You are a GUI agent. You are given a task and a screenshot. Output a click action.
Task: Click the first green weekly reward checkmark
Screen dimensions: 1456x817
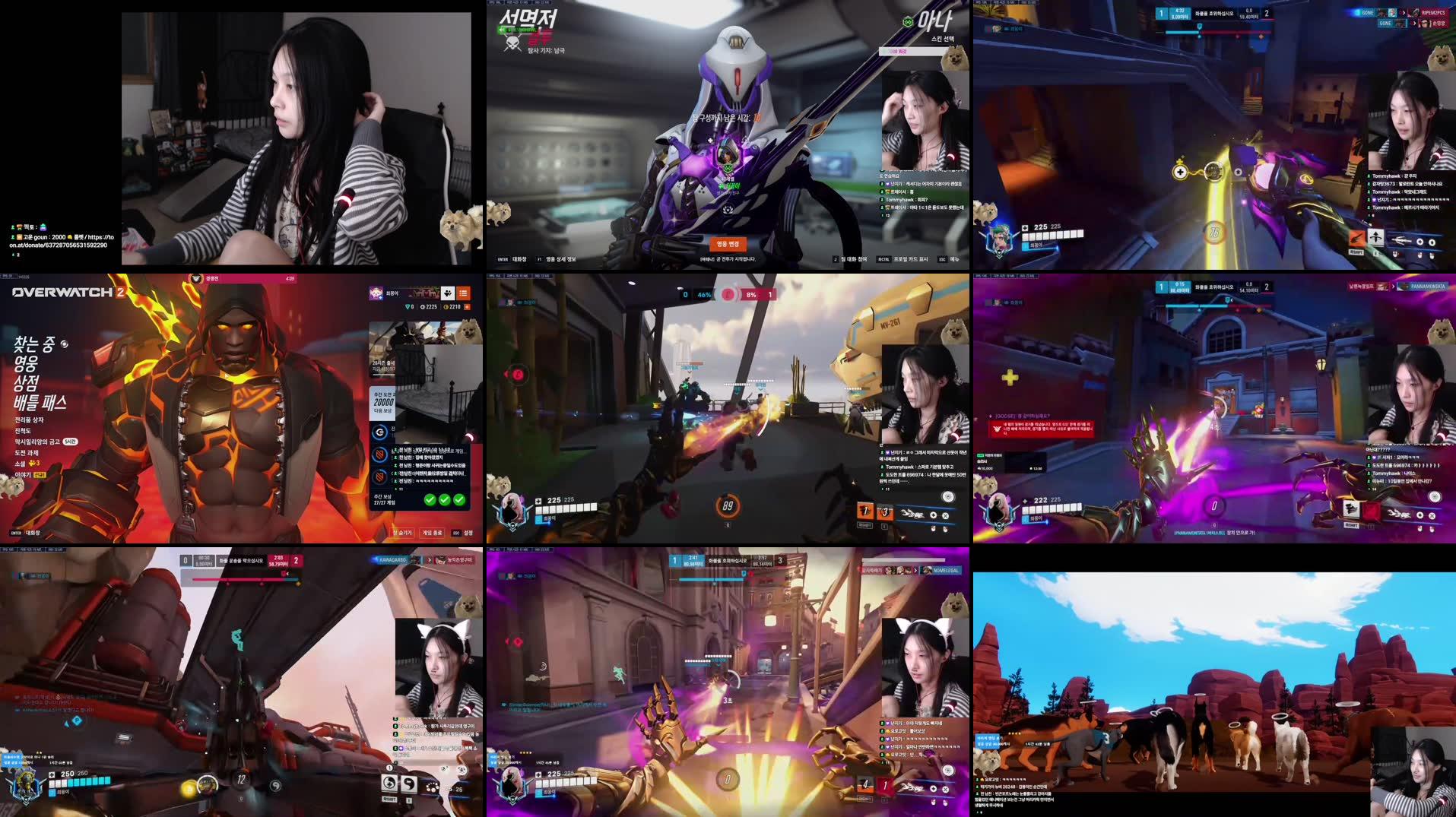click(x=430, y=499)
